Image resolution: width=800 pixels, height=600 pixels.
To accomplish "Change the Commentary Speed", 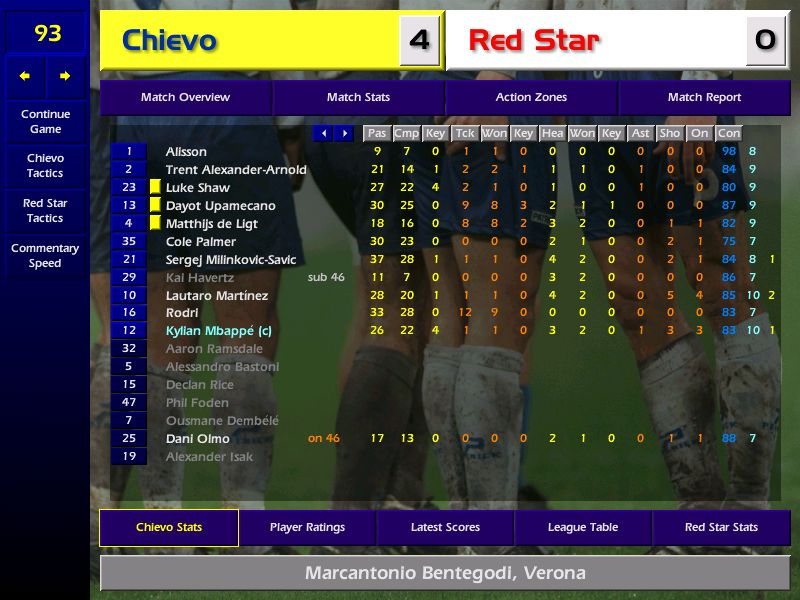I will [45, 256].
